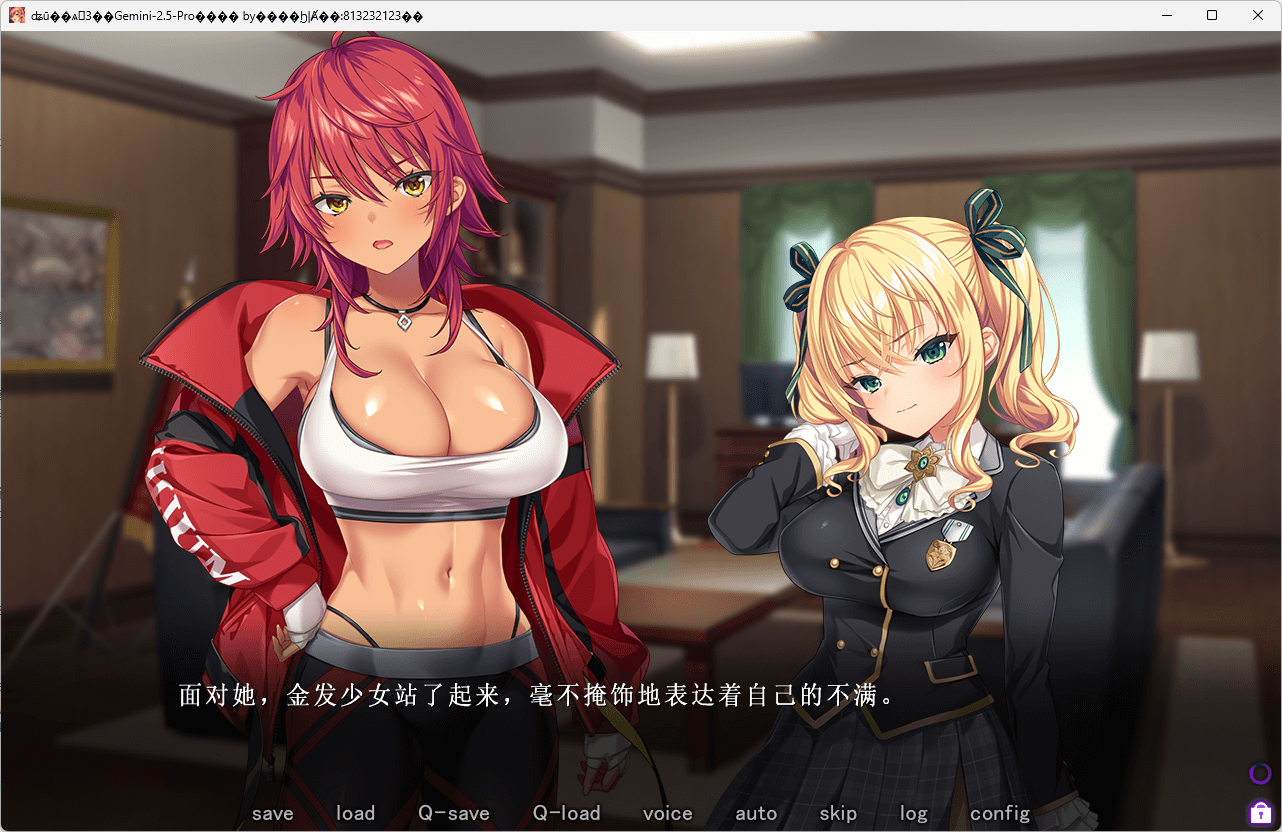Click the garbled title bar text
The height and width of the screenshot is (832, 1282).
[x=200, y=15]
